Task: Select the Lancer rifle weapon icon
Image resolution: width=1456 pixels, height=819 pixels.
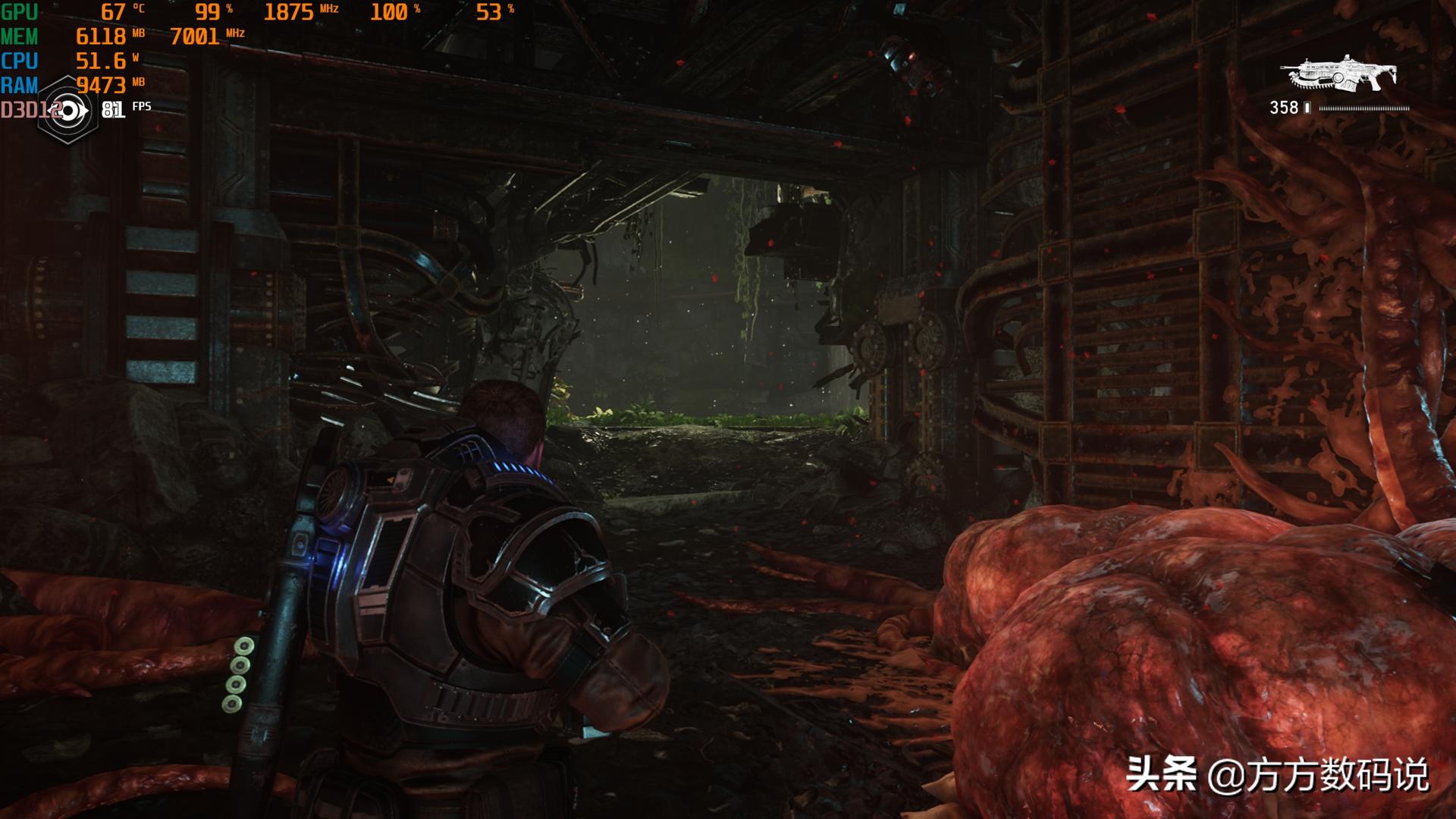Action: coord(1338,74)
